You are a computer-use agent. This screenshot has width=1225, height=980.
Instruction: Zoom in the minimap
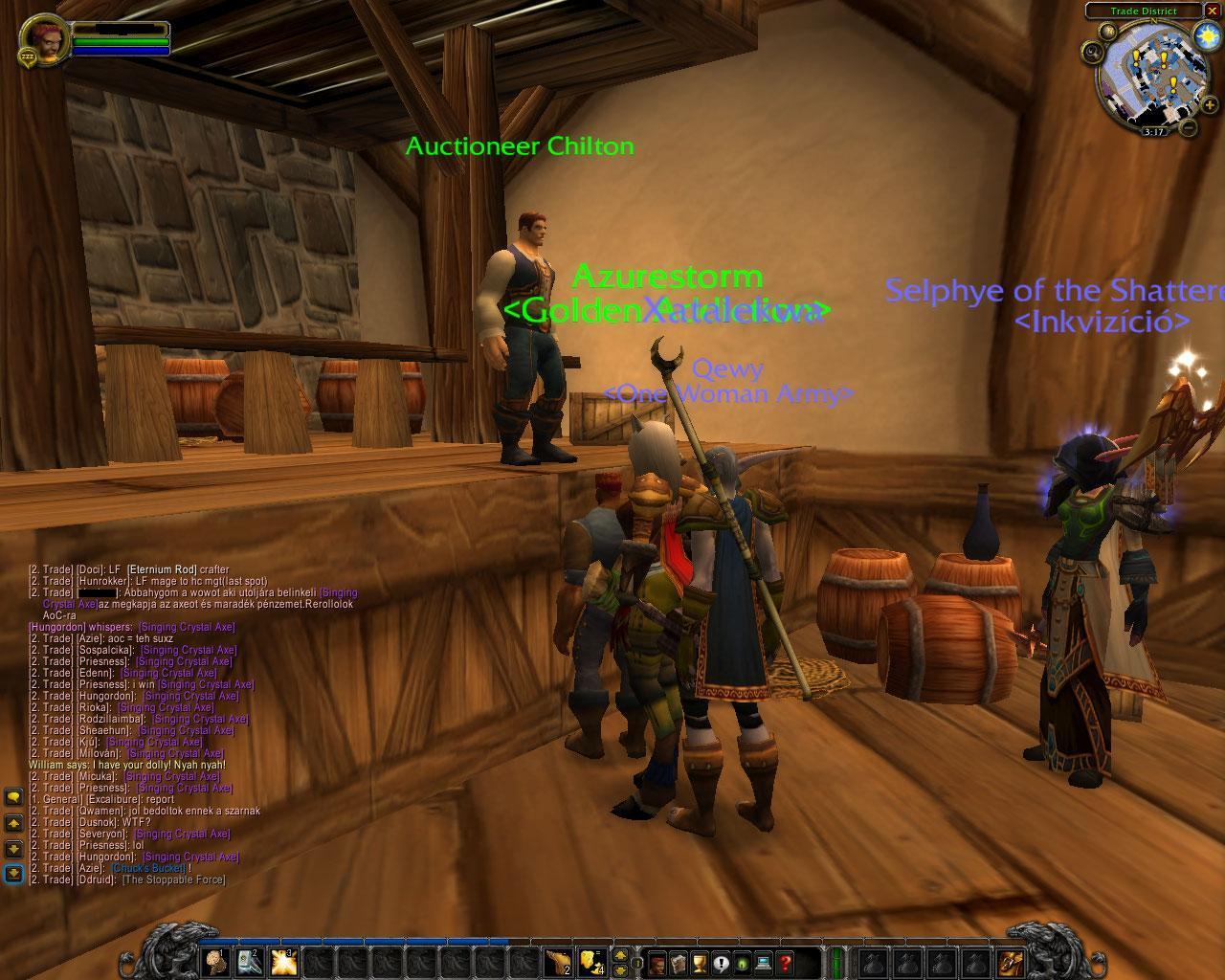[1210, 105]
